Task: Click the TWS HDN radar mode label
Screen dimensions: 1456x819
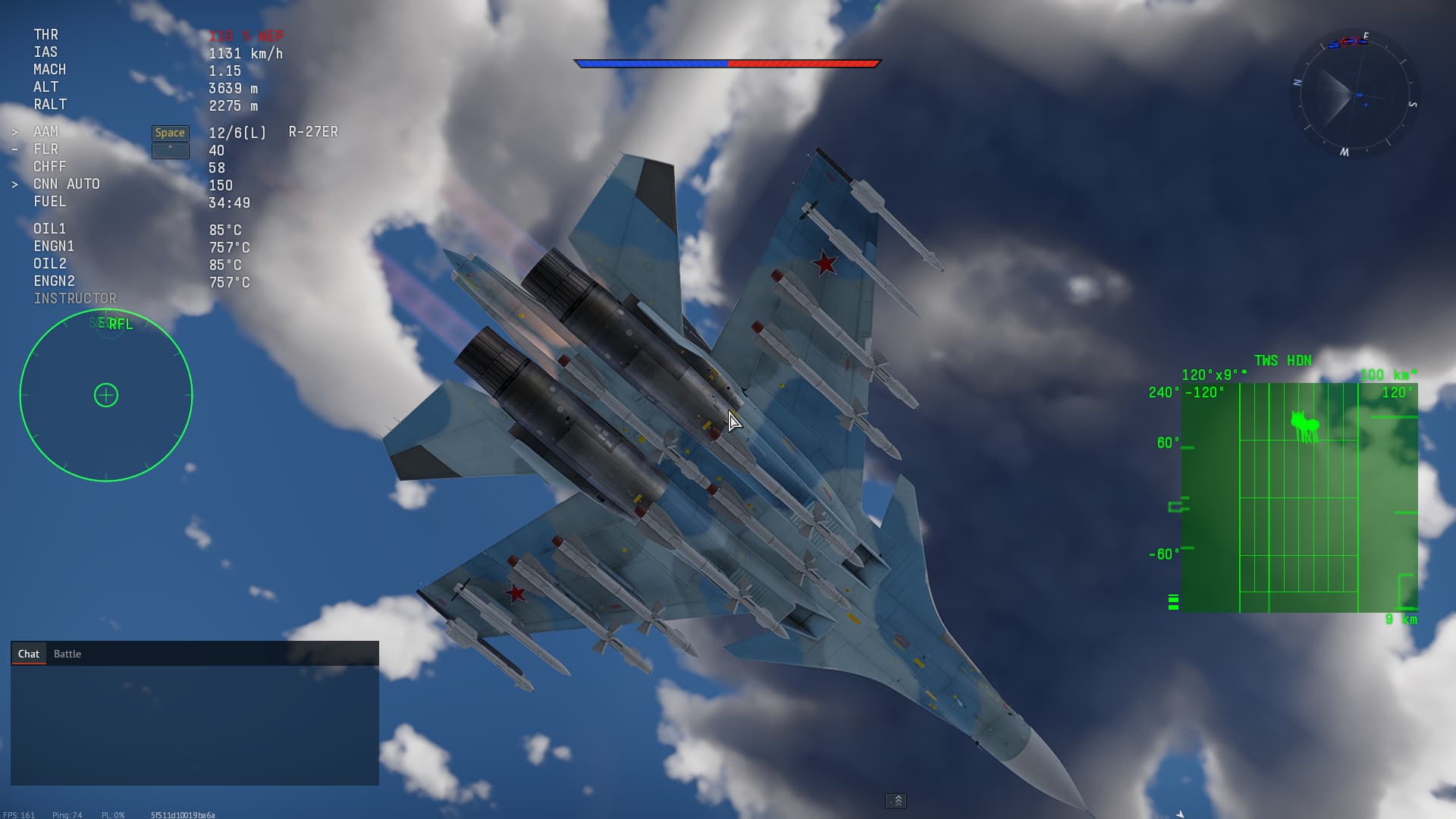Action: tap(1283, 360)
